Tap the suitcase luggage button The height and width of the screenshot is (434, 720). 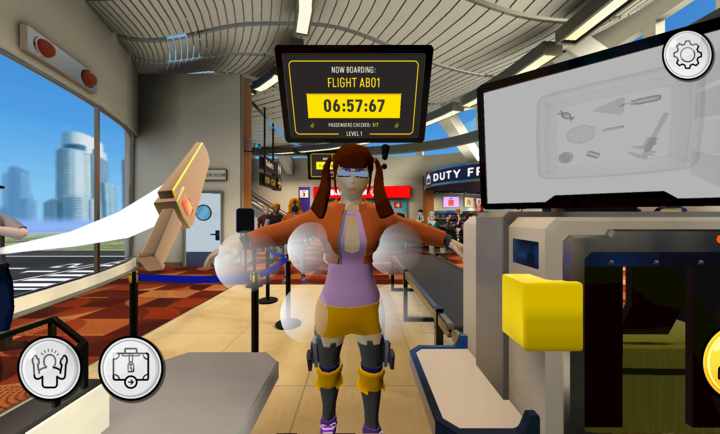(131, 369)
